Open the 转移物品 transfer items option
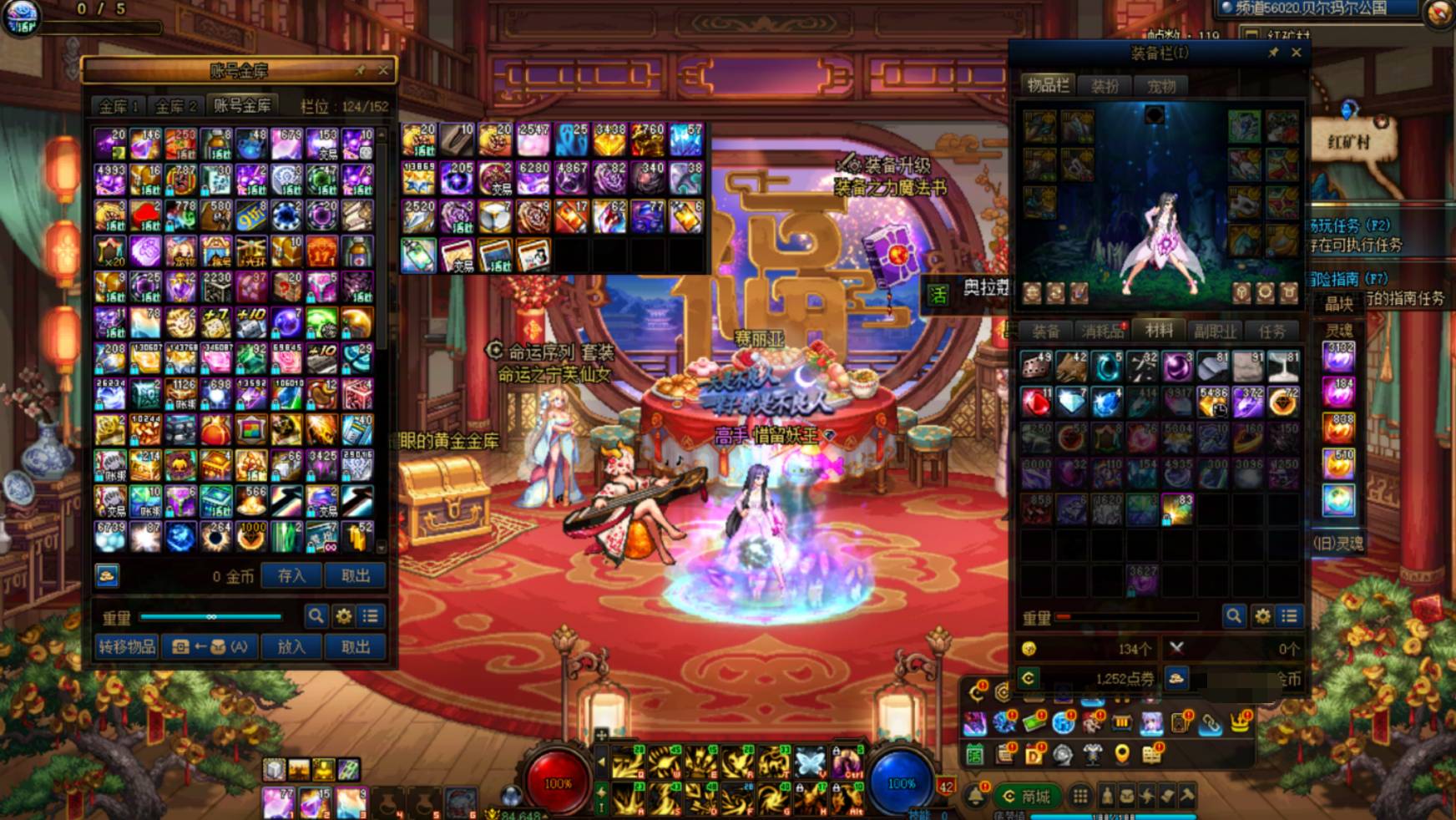This screenshot has width=1456, height=820. pyautogui.click(x=127, y=646)
